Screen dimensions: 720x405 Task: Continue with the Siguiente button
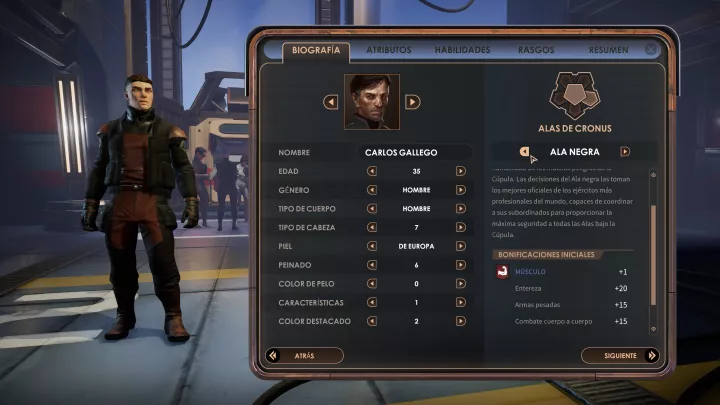click(x=618, y=355)
